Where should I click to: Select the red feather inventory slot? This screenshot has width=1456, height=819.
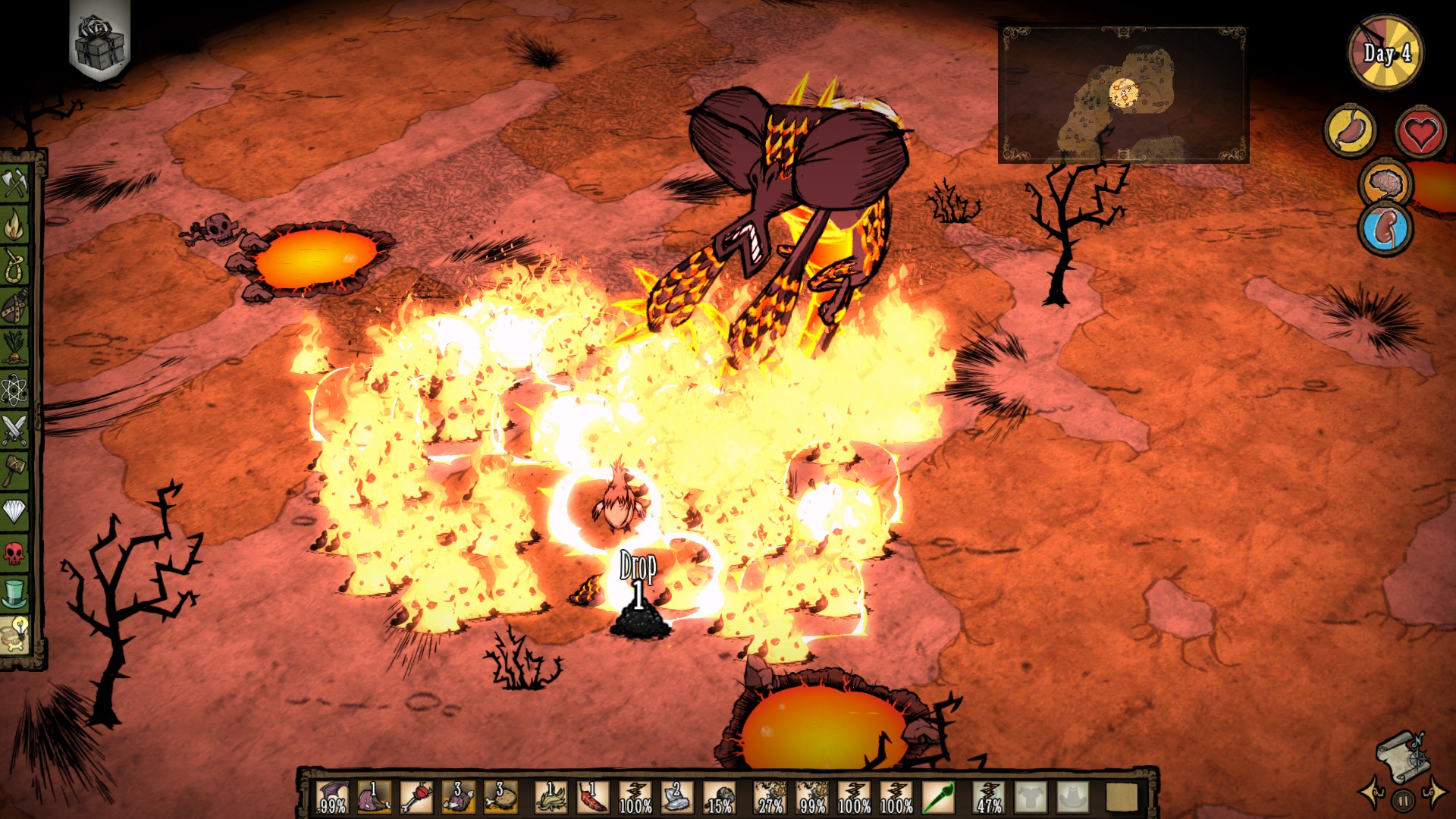pyautogui.click(x=592, y=798)
